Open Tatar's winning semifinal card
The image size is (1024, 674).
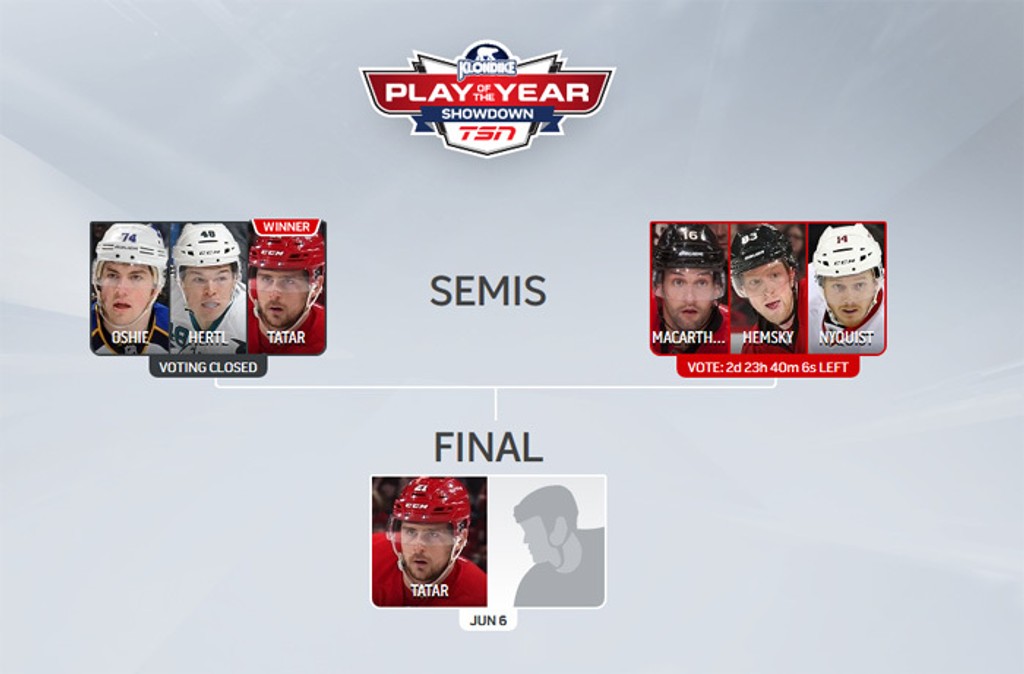(x=286, y=290)
